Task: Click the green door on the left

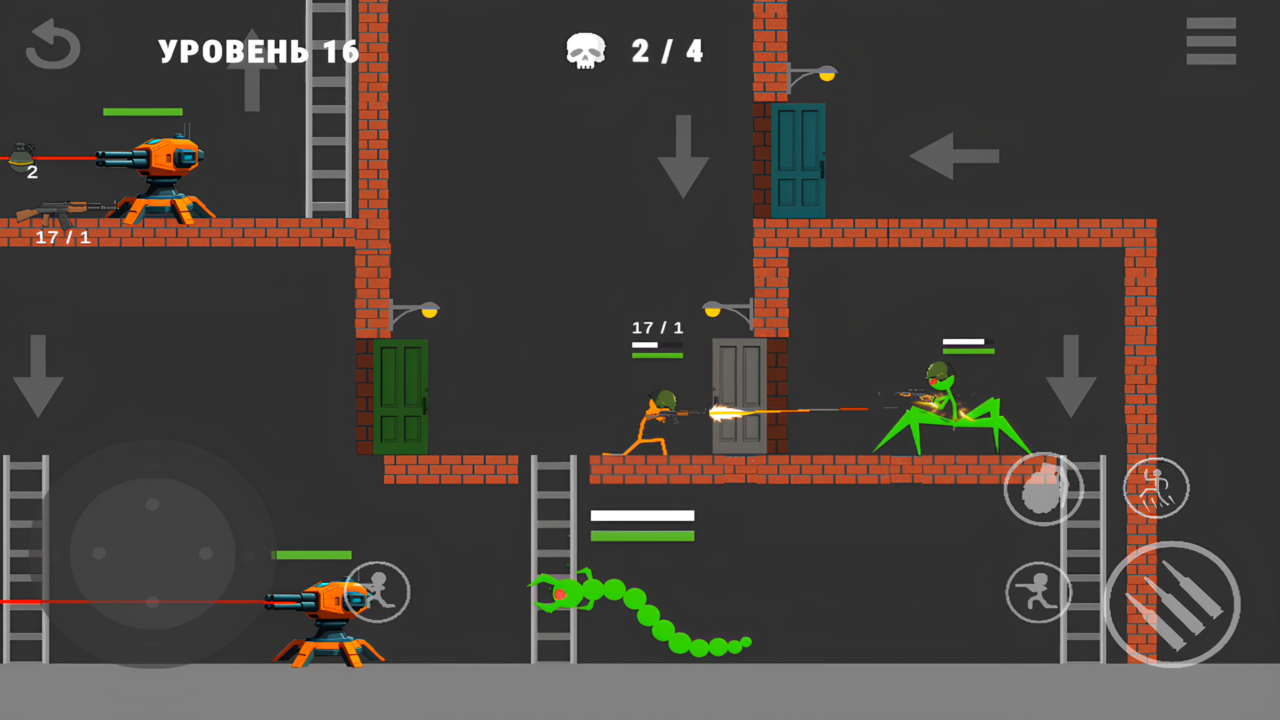Action: tap(400, 395)
